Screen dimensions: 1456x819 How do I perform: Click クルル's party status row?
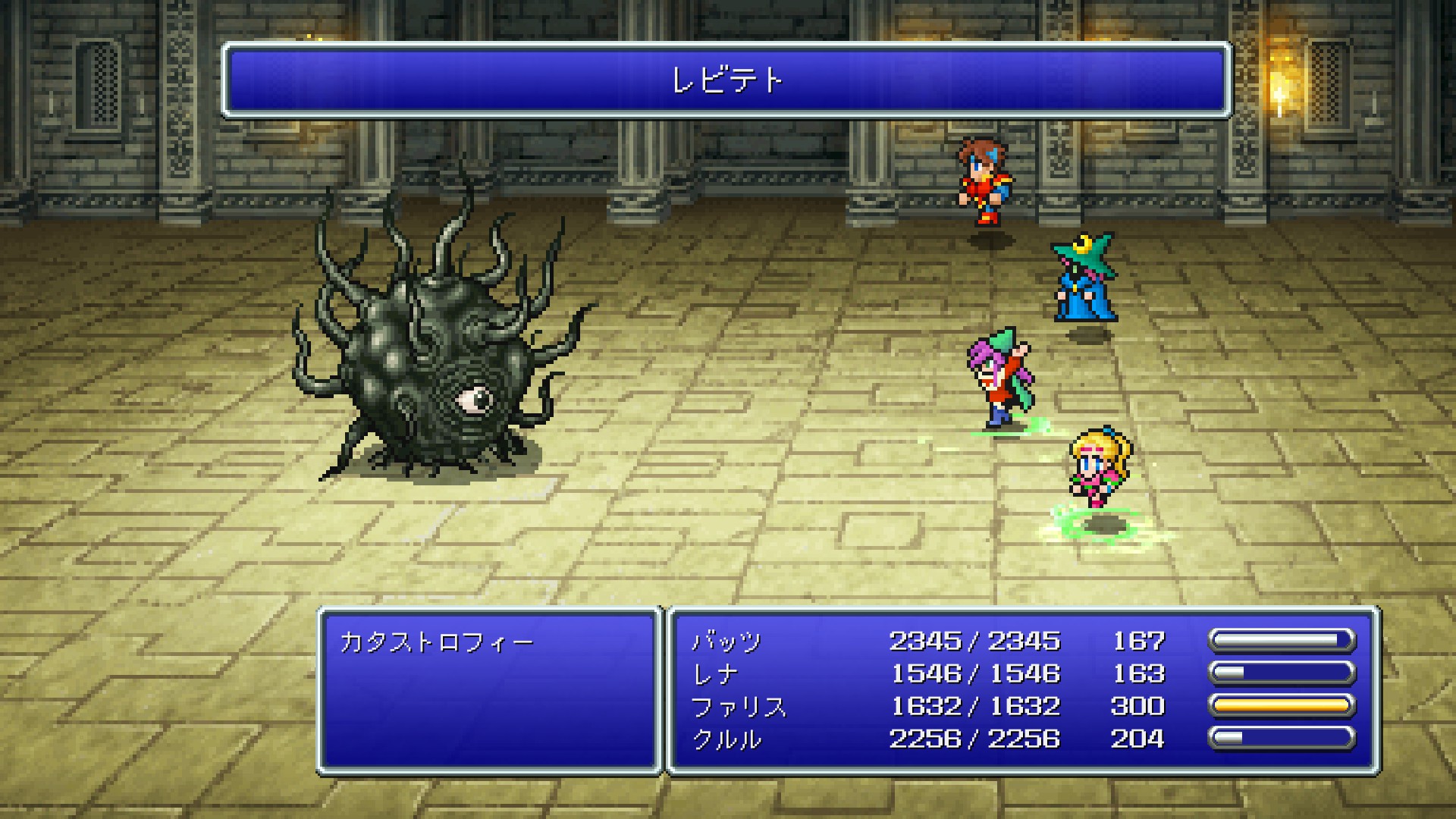pyautogui.click(x=726, y=739)
